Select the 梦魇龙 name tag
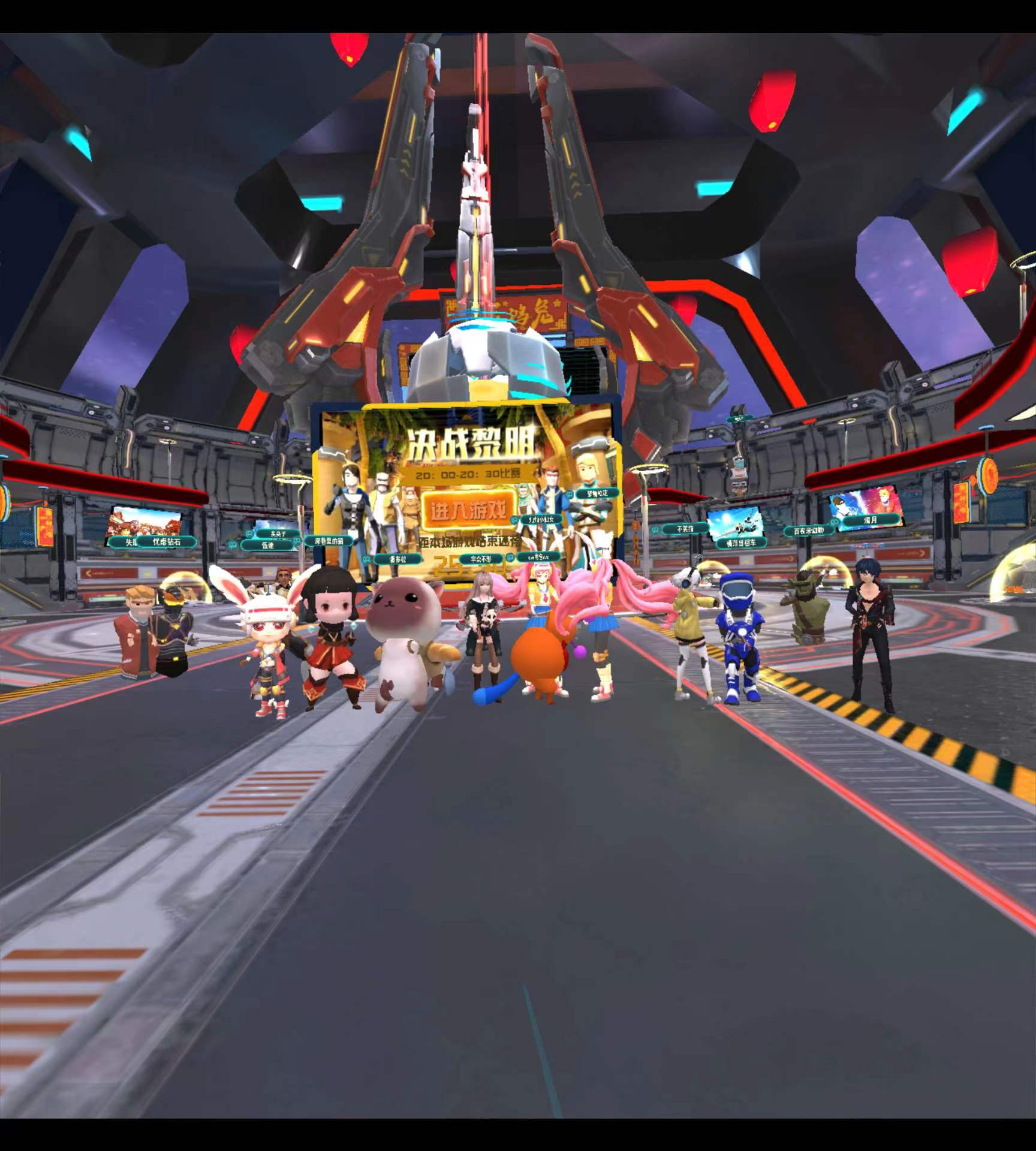Screen dimensions: 1036x1151 pos(597,493)
